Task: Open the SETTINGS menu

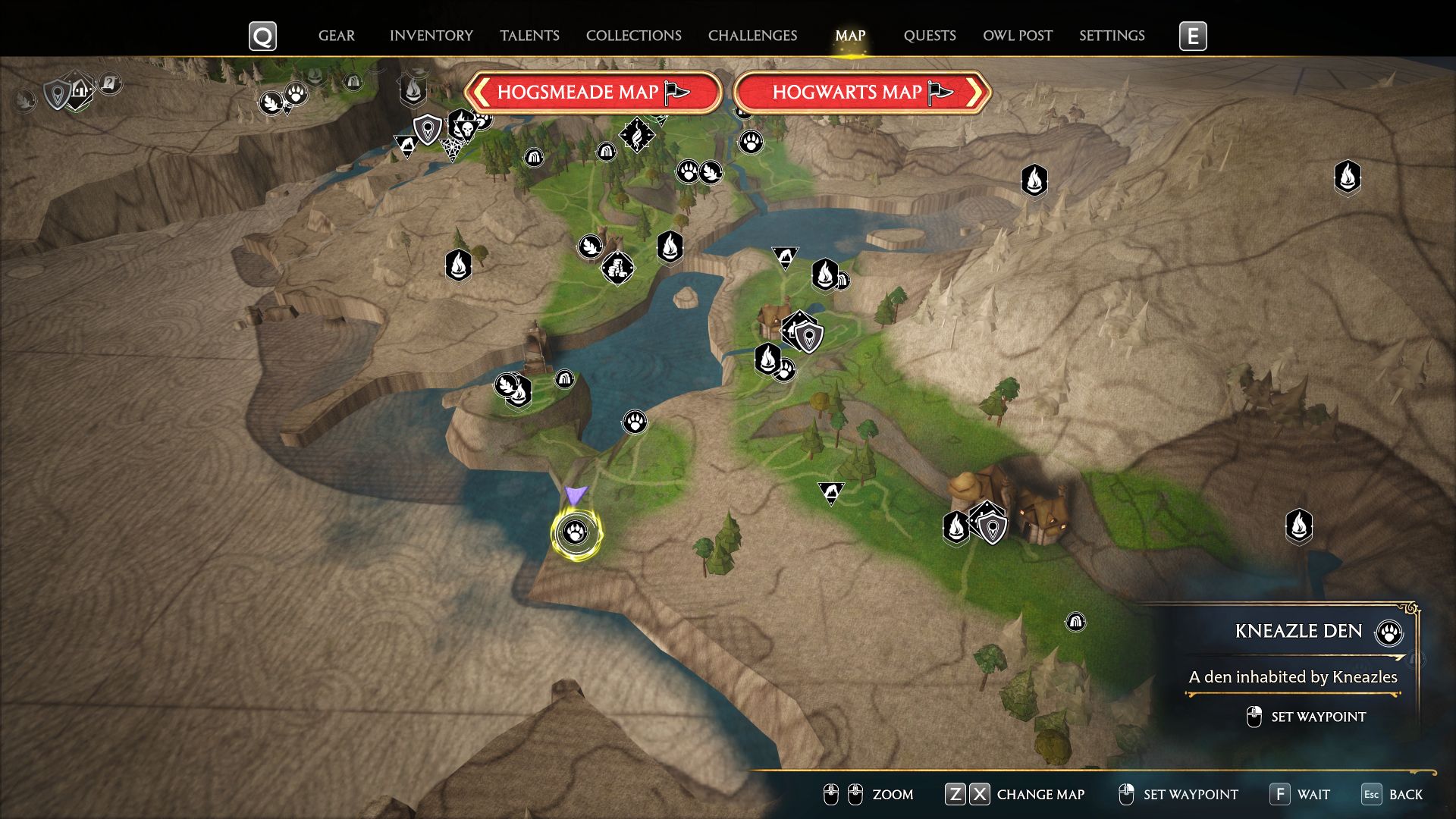Action: pyautogui.click(x=1112, y=35)
